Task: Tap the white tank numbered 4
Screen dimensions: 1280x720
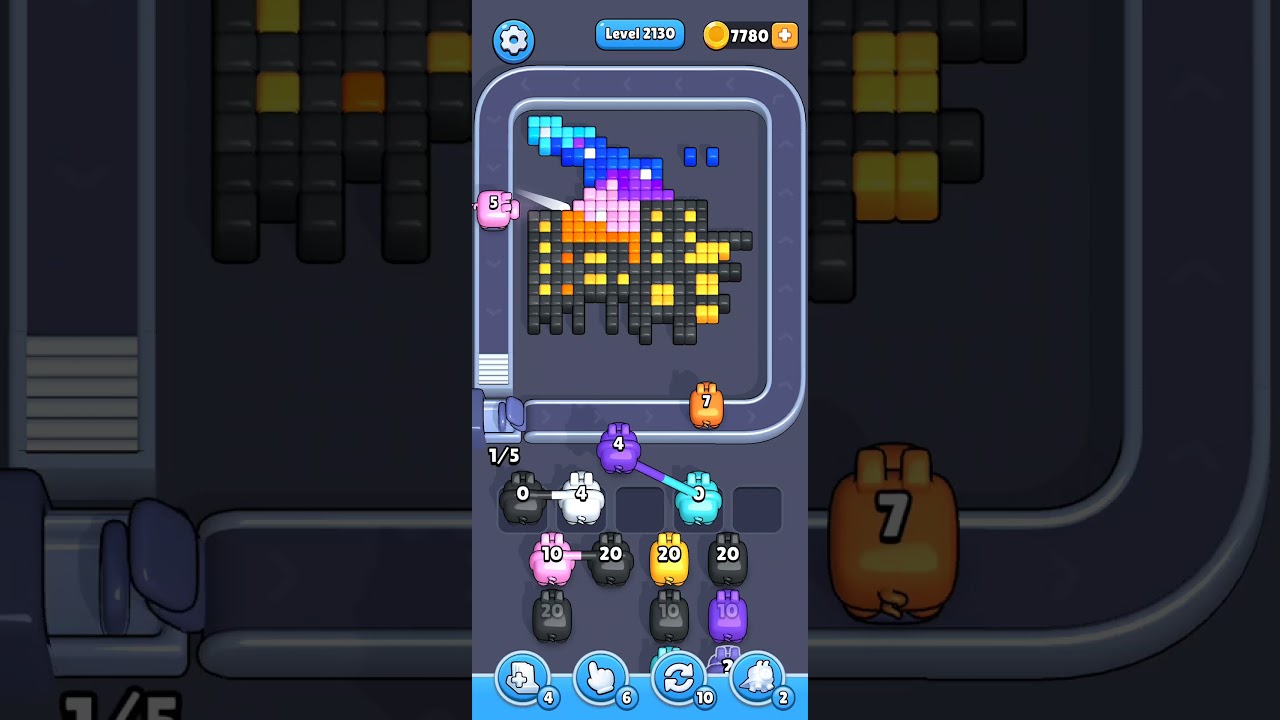Action: tap(583, 497)
